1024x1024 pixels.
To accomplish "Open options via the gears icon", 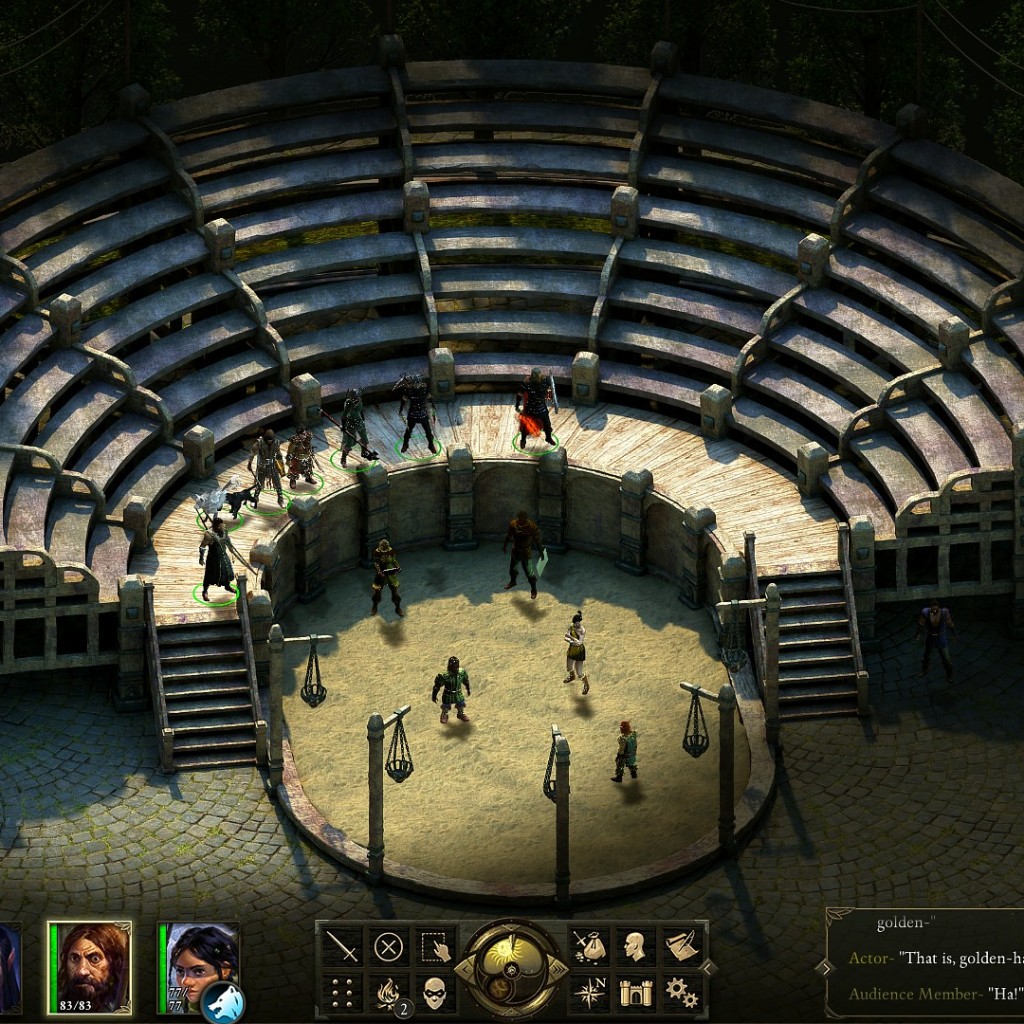I will pos(681,992).
